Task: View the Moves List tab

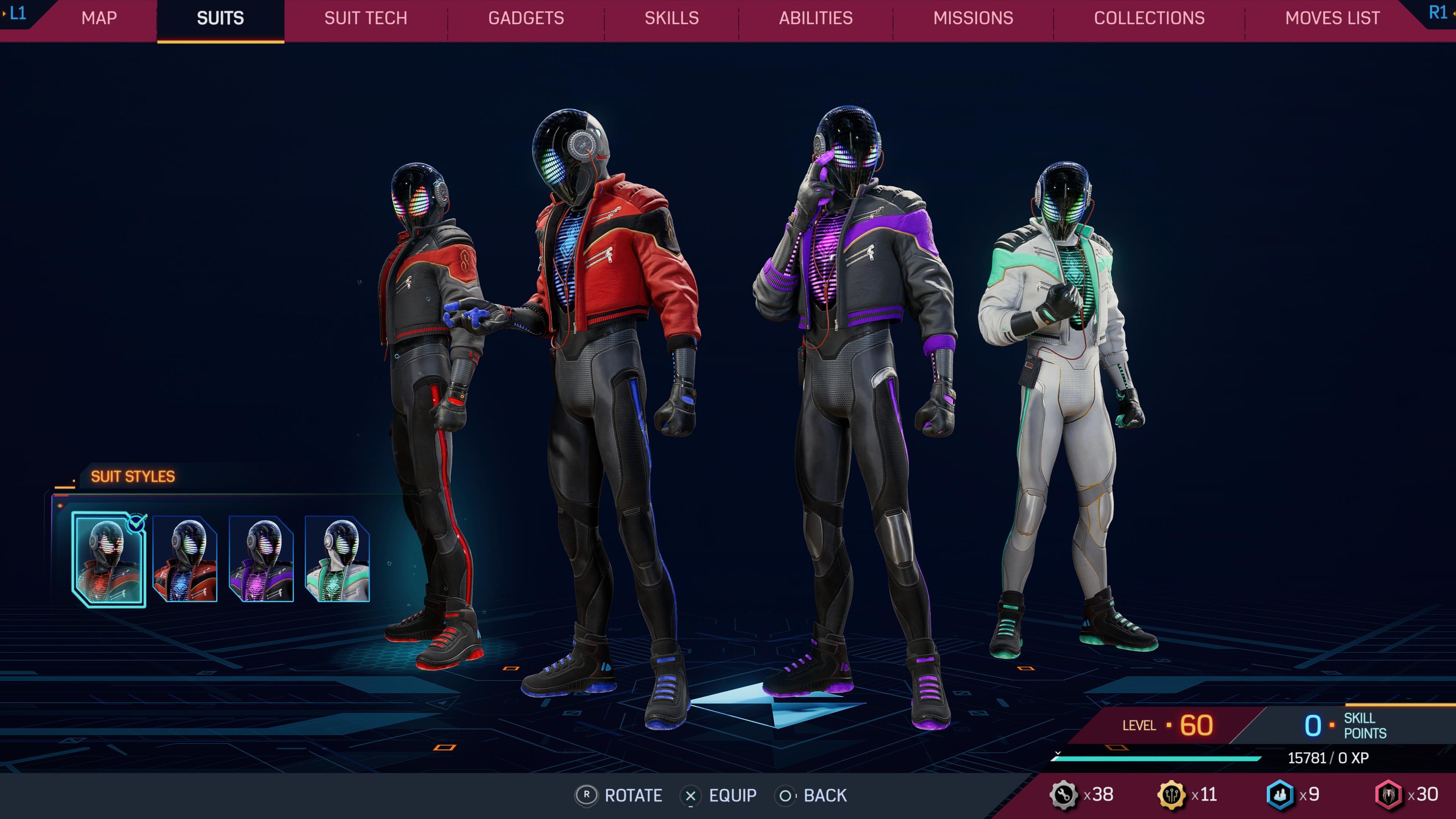Action: [x=1332, y=18]
